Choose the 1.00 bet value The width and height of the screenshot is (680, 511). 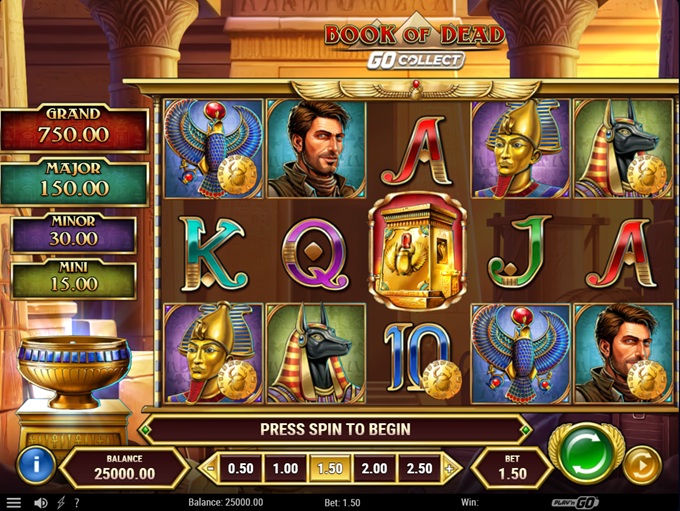coord(286,468)
